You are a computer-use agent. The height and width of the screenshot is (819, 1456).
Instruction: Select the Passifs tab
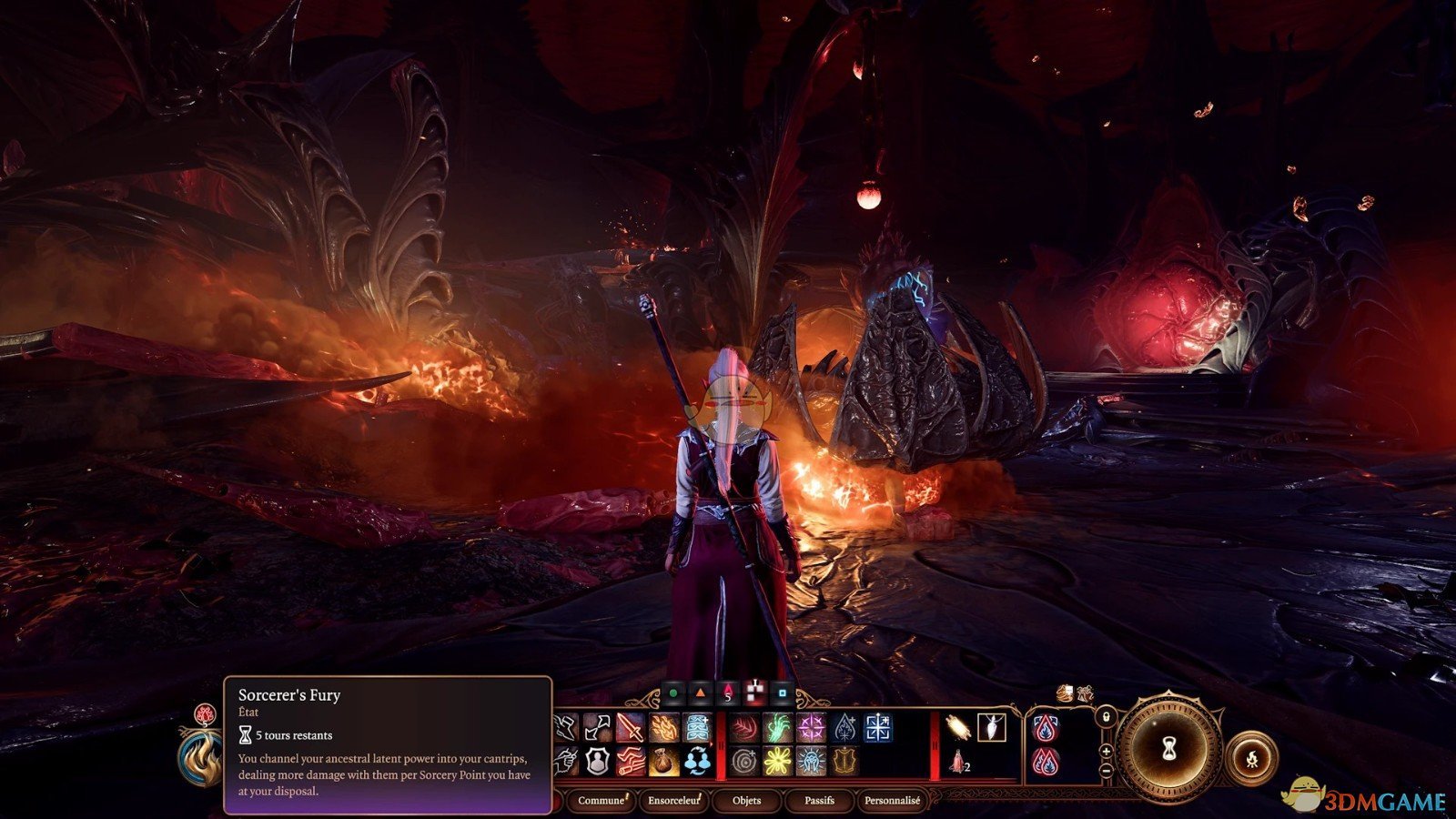click(819, 801)
